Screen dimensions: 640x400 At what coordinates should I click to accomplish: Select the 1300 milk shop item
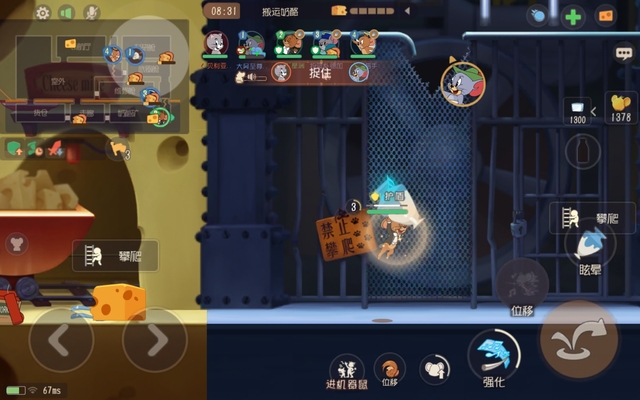pos(578,108)
